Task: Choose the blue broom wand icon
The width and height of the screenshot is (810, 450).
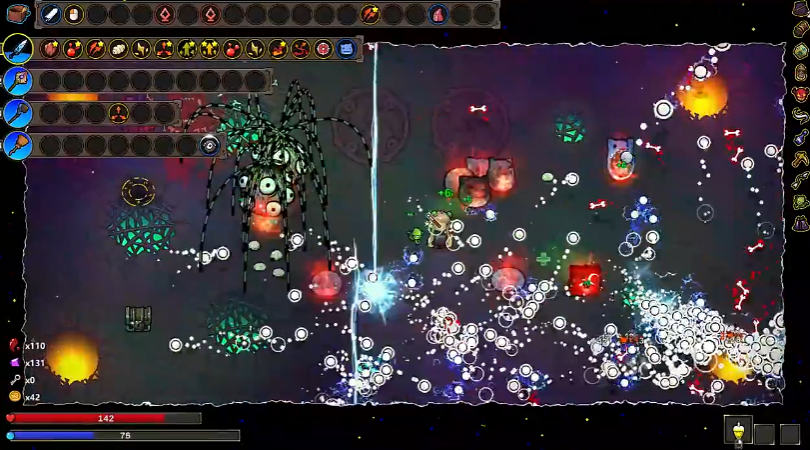Action: point(17,145)
